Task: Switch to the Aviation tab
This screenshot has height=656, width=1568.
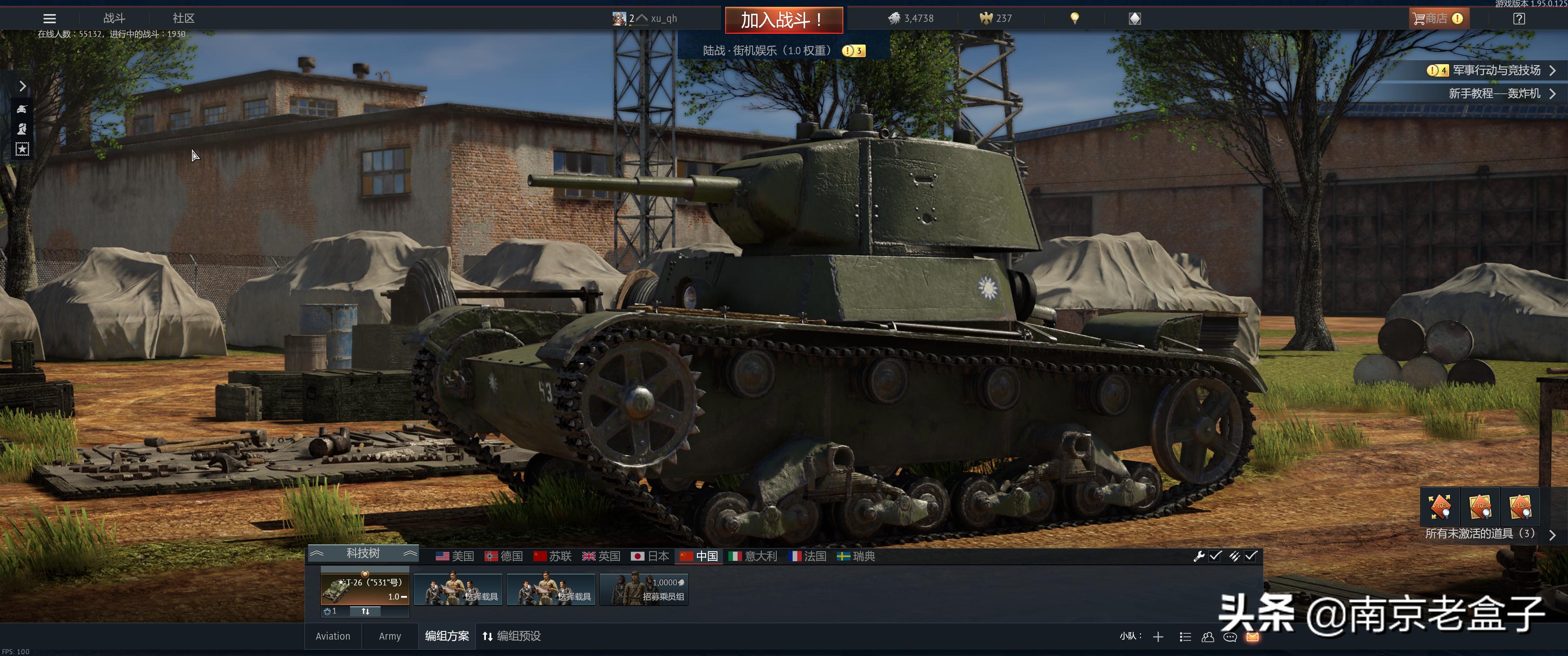Action: tap(333, 636)
